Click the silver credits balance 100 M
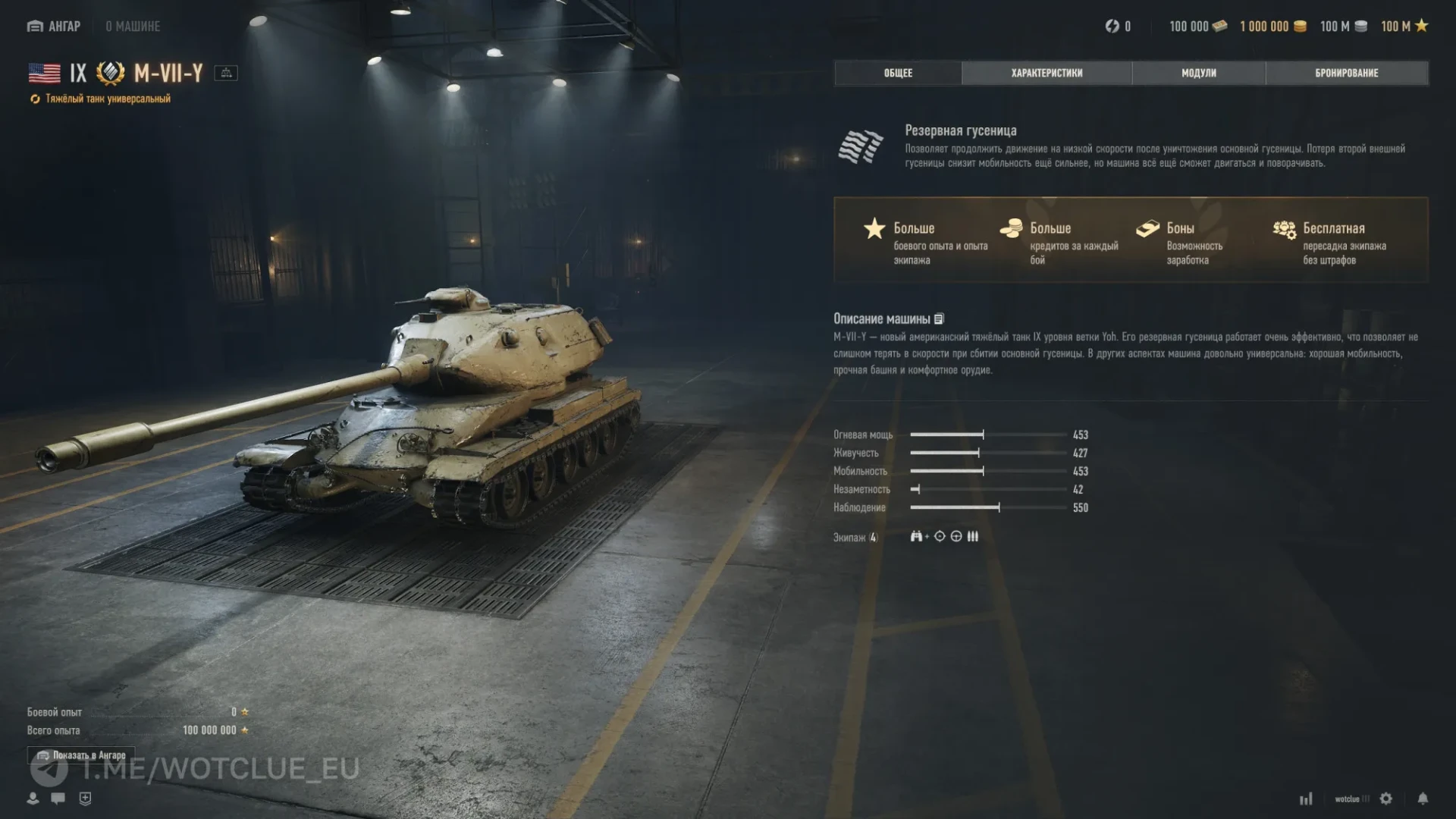1456x819 pixels. click(1343, 27)
